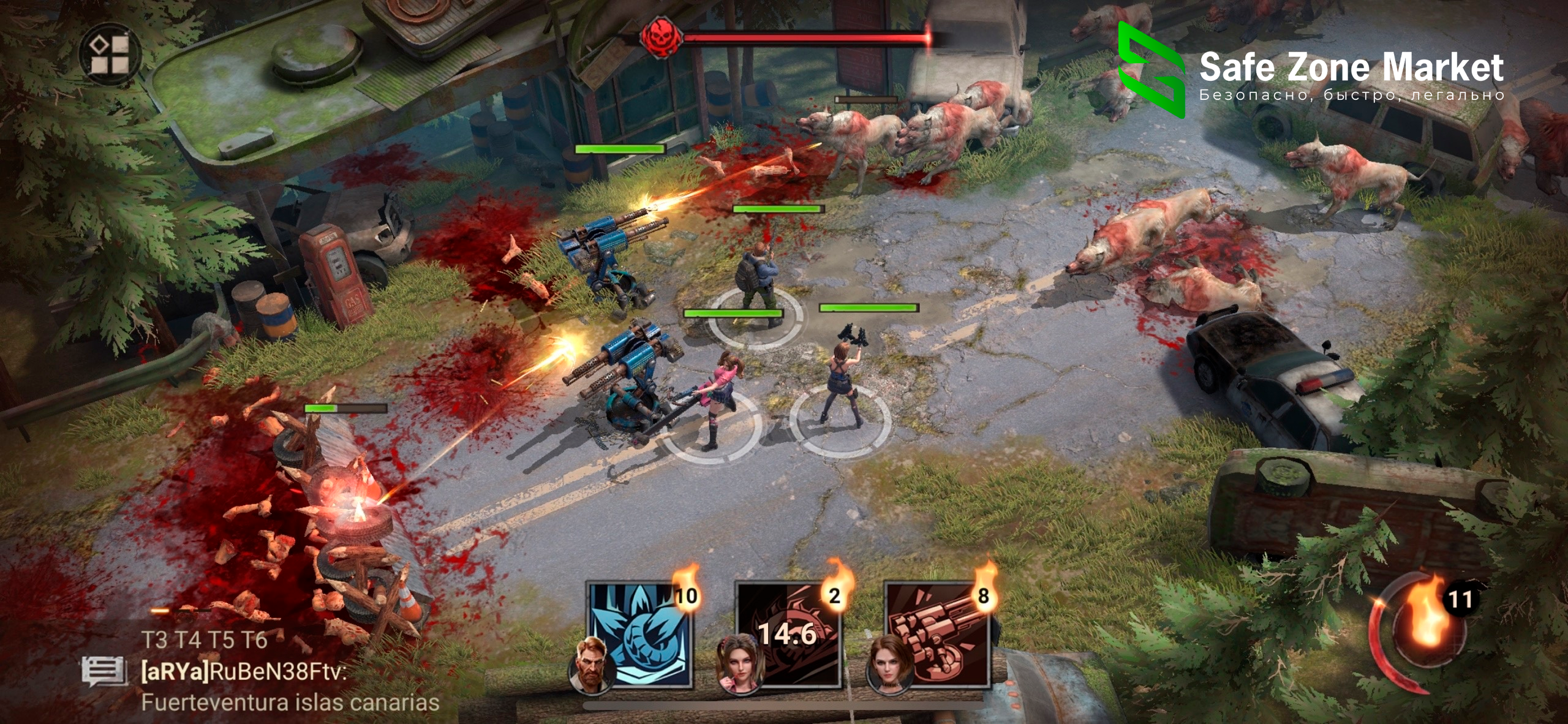Open the chat message icon
Viewport: 1568px width, 724px height.
coord(103,672)
